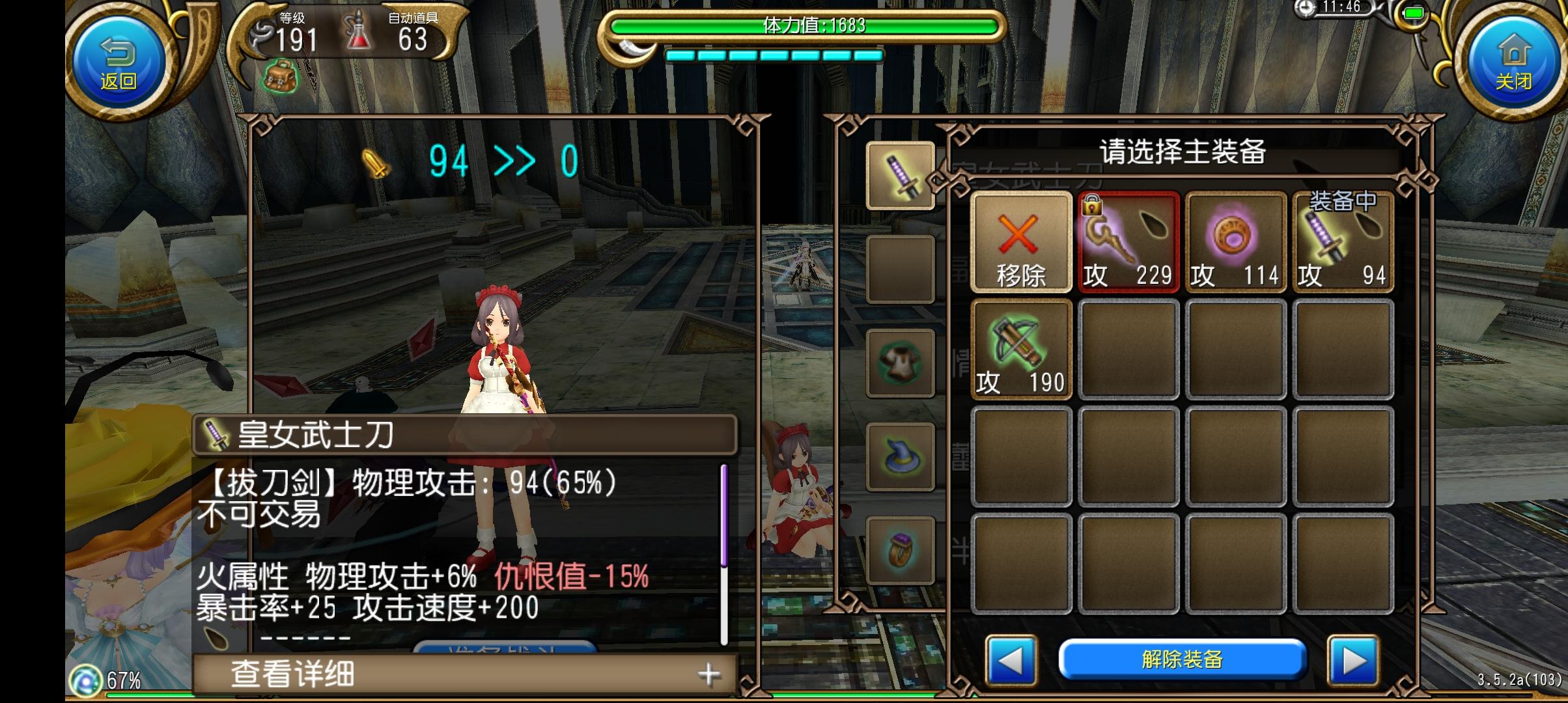Toggle the lock on the 攻229 weapon
Viewport: 1568px width, 703px height.
click(1091, 205)
